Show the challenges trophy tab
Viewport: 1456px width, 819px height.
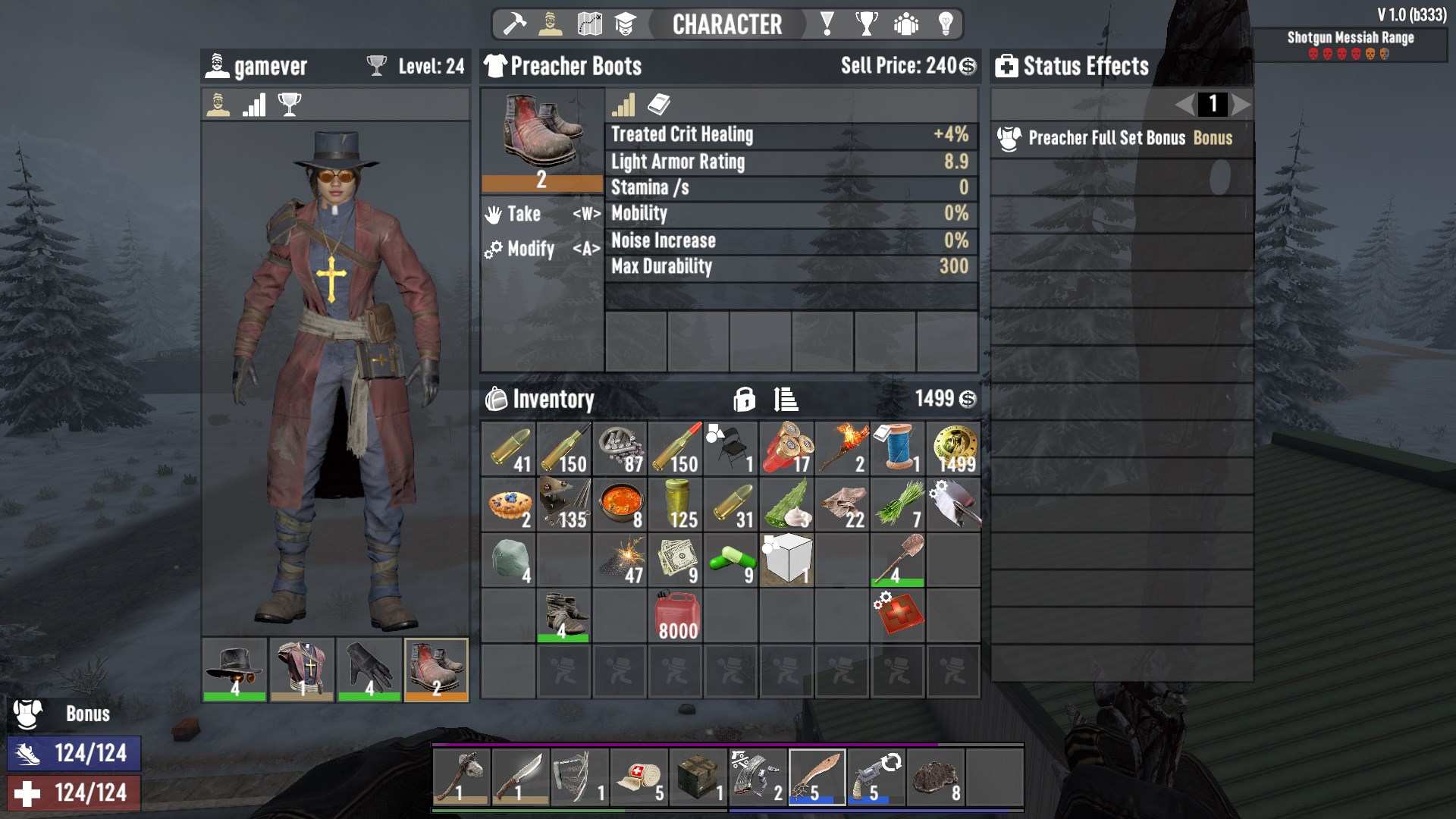[x=866, y=24]
